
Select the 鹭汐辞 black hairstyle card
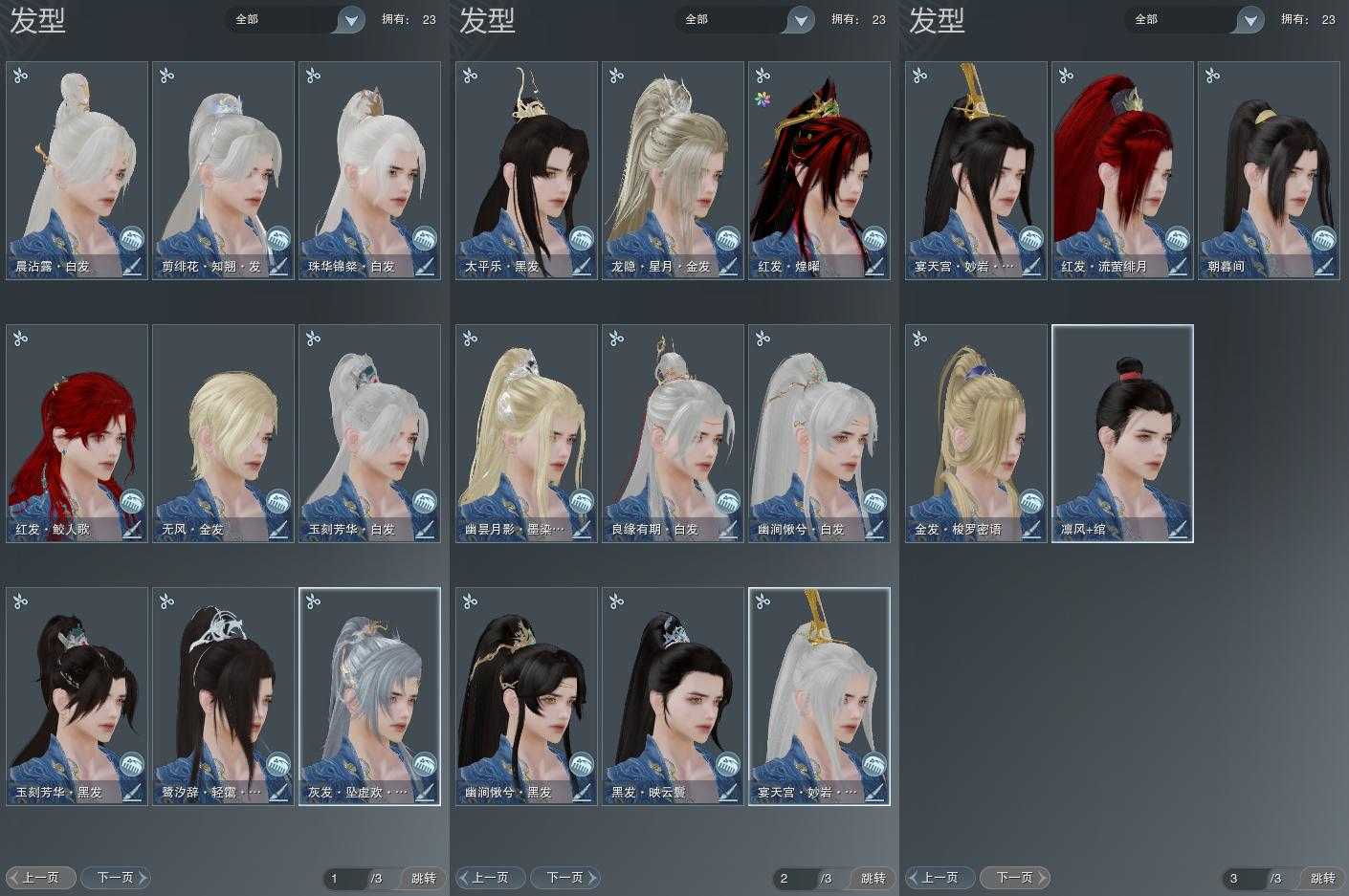[224, 696]
